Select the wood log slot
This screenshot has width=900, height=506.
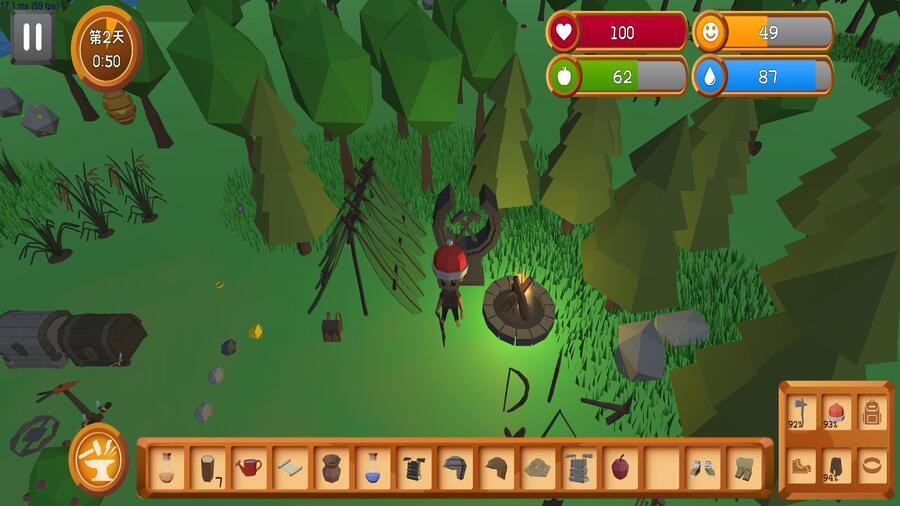[207, 467]
